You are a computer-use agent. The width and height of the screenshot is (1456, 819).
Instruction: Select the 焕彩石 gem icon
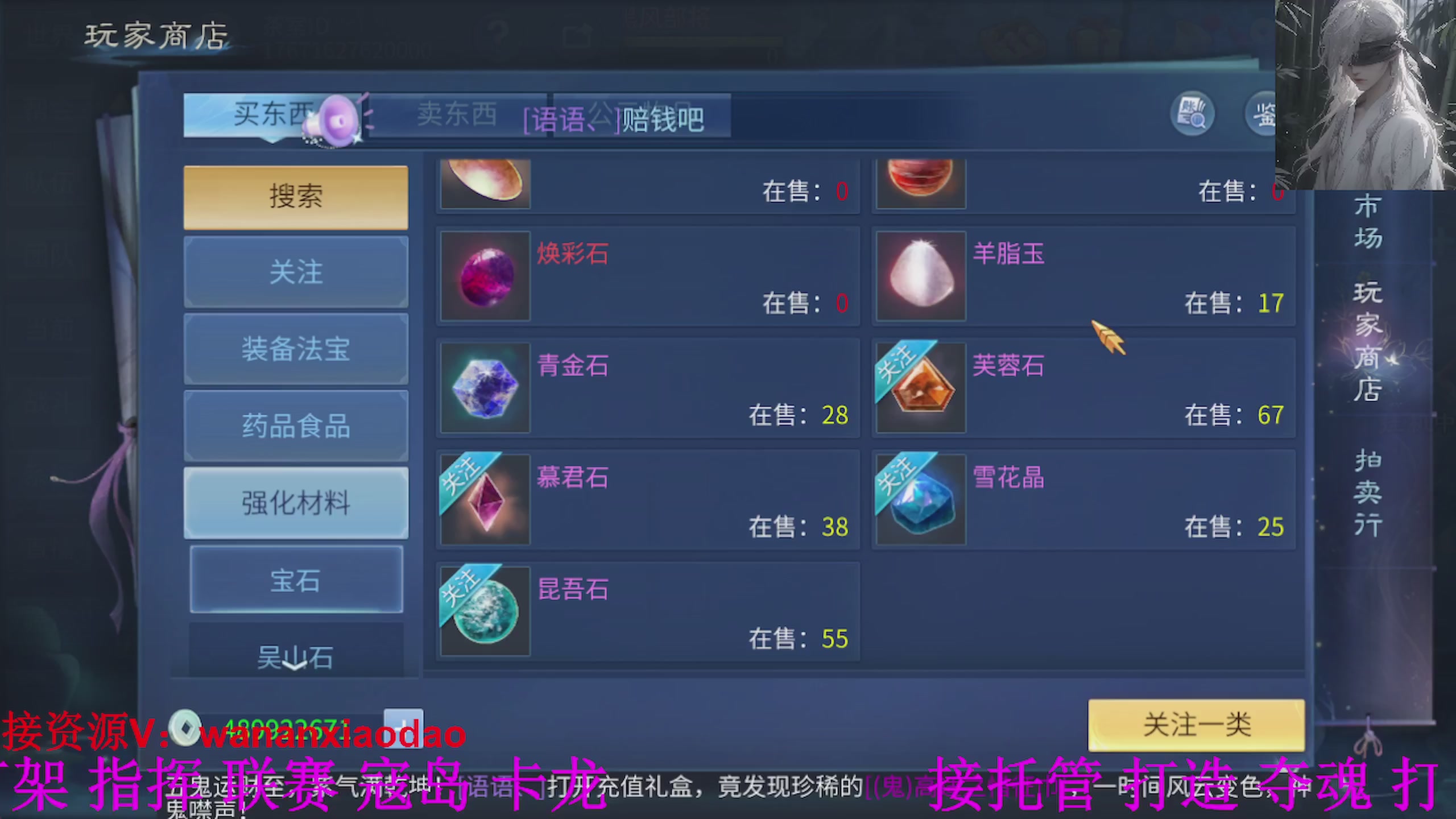[x=485, y=277]
